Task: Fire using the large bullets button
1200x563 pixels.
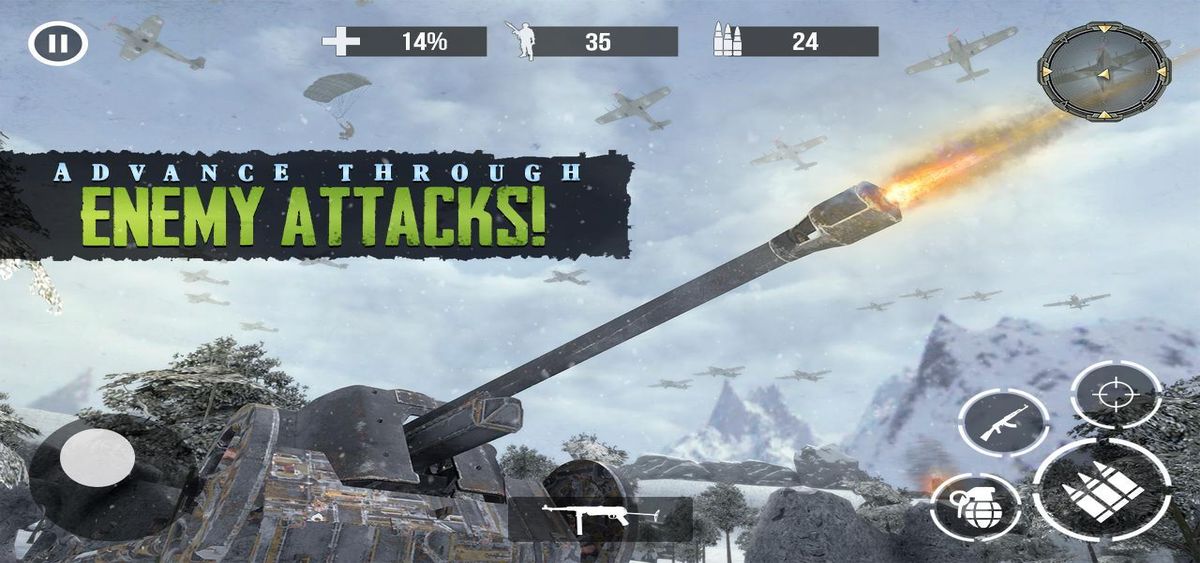Action: point(1101,490)
